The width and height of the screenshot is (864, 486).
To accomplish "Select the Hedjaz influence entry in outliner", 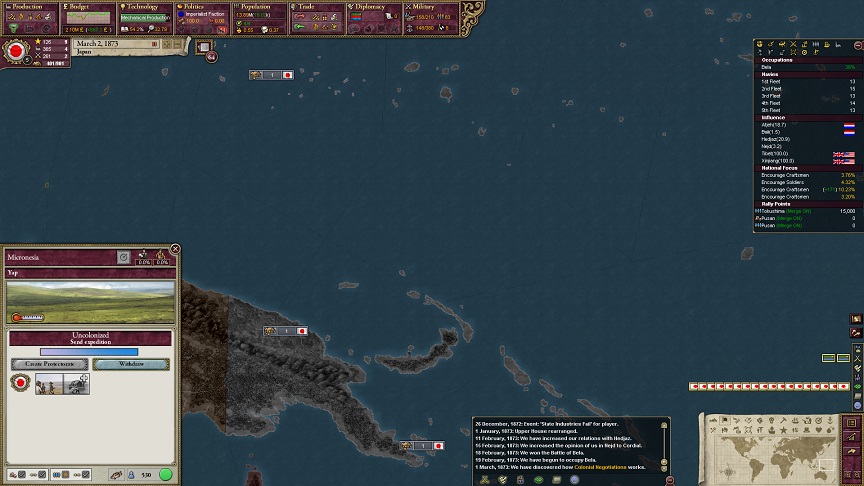I will pos(776,139).
